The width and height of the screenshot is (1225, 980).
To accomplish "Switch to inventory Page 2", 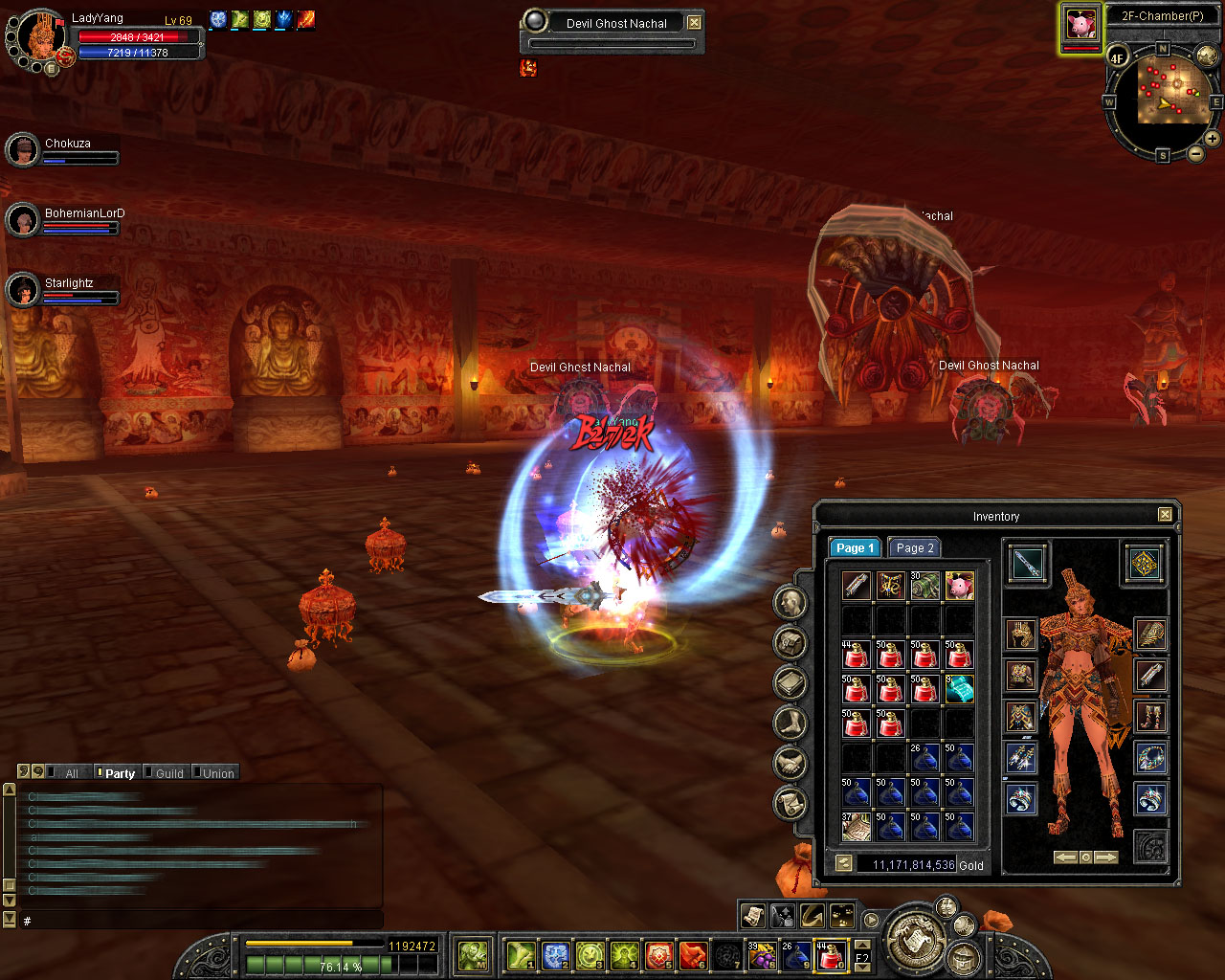I will [914, 547].
